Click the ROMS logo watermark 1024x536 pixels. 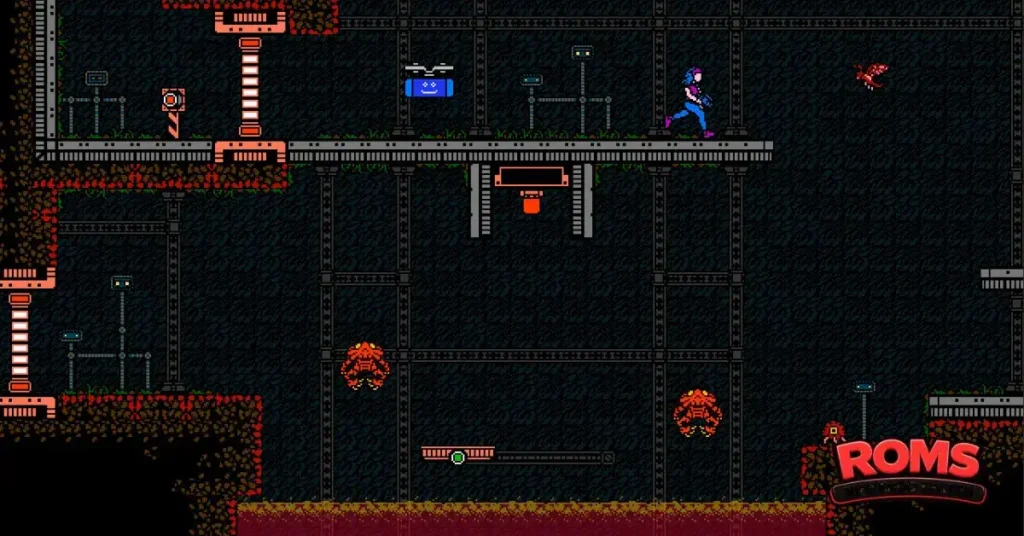click(907, 464)
